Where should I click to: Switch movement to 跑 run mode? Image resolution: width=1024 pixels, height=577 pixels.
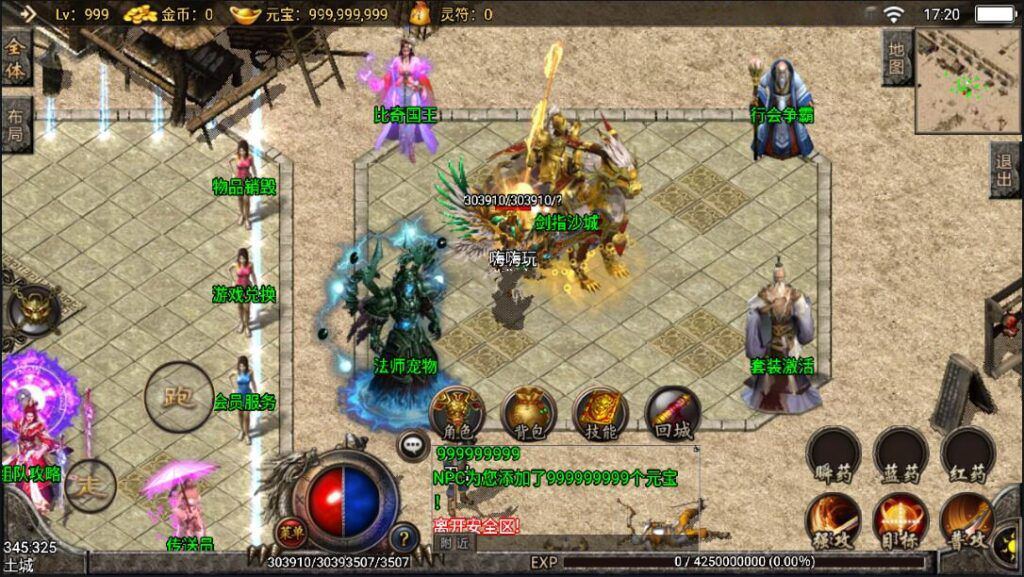(x=179, y=396)
